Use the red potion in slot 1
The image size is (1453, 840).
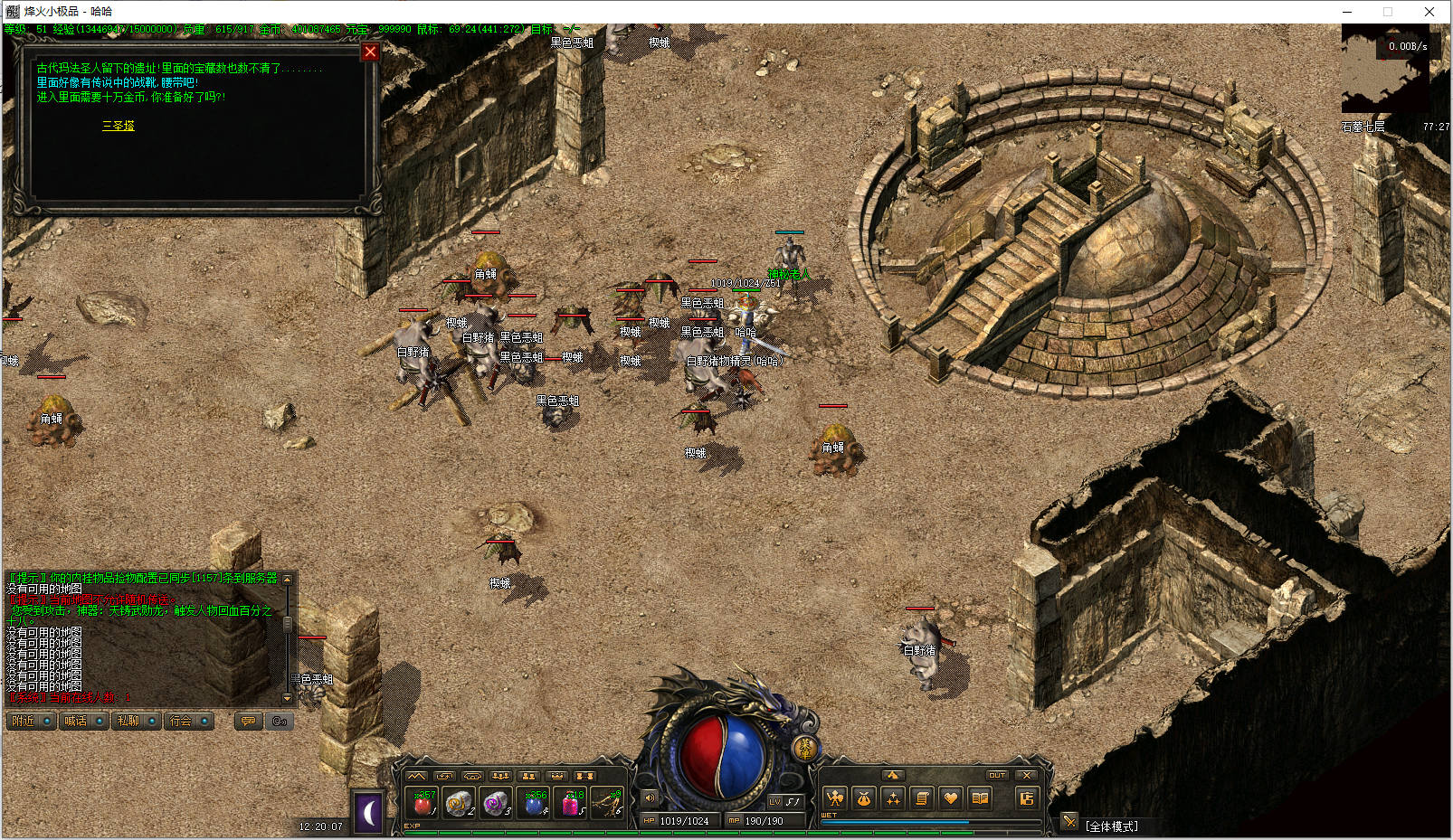coord(423,802)
